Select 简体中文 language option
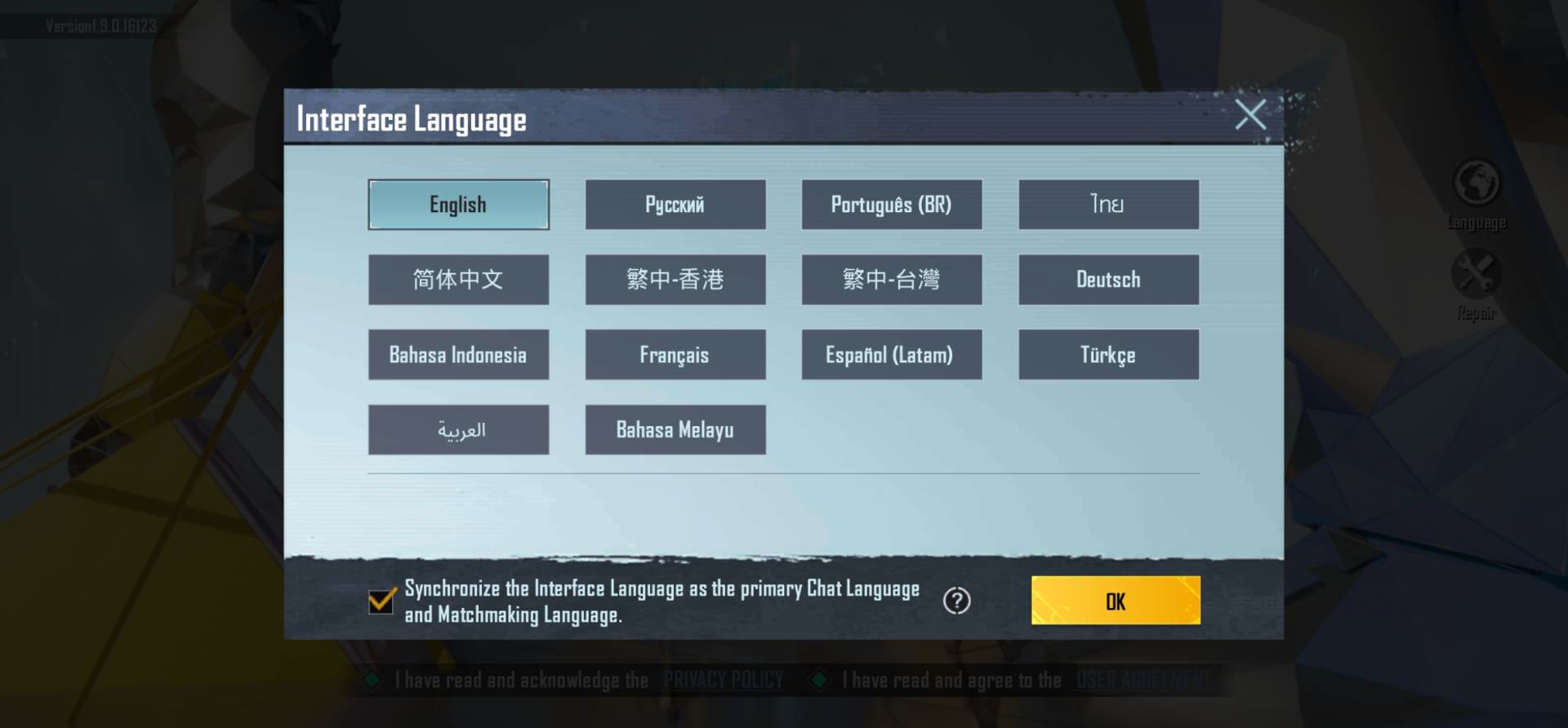 point(458,280)
